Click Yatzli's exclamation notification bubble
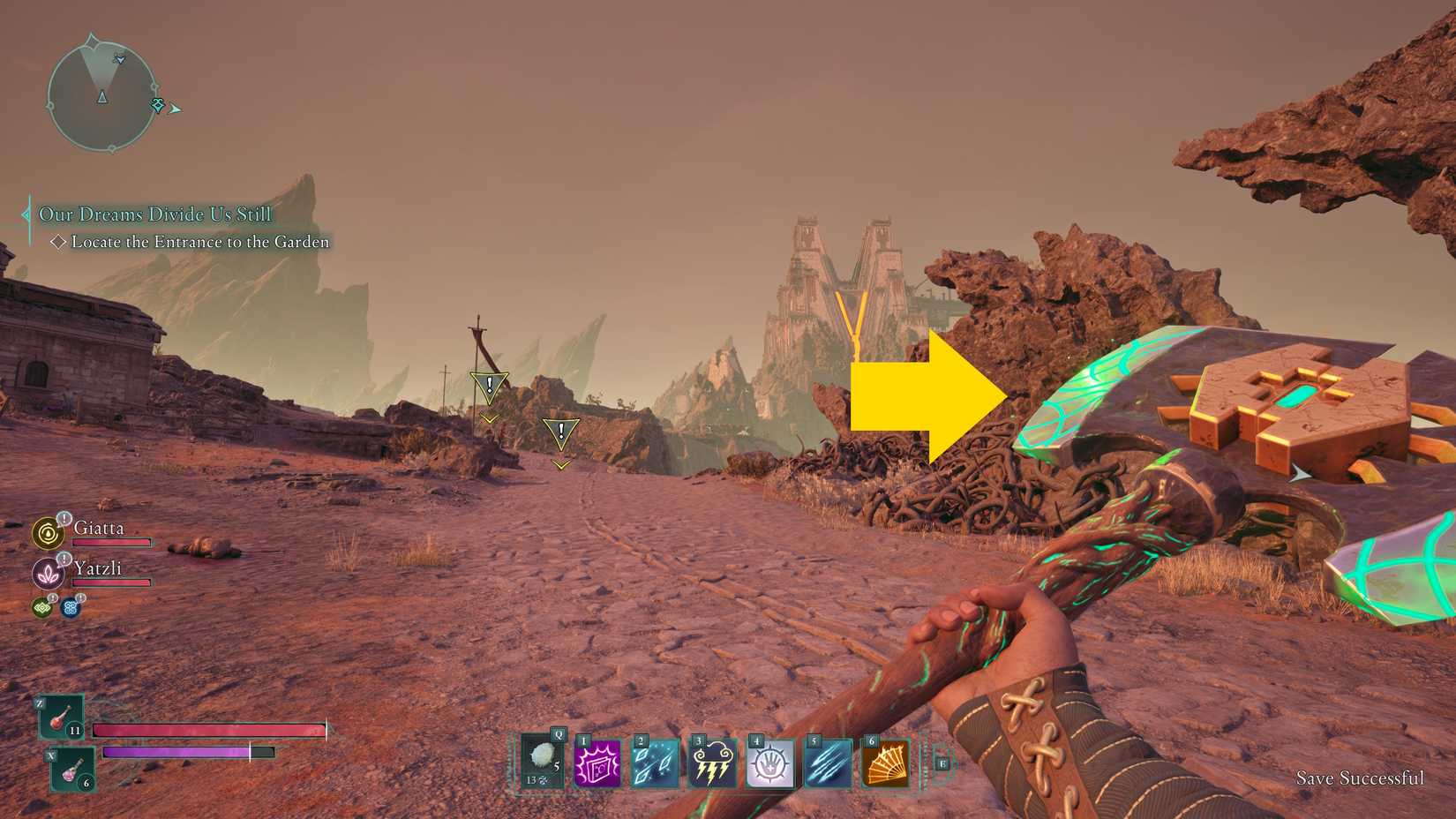Screen dimensions: 1456x819 pos(63,559)
